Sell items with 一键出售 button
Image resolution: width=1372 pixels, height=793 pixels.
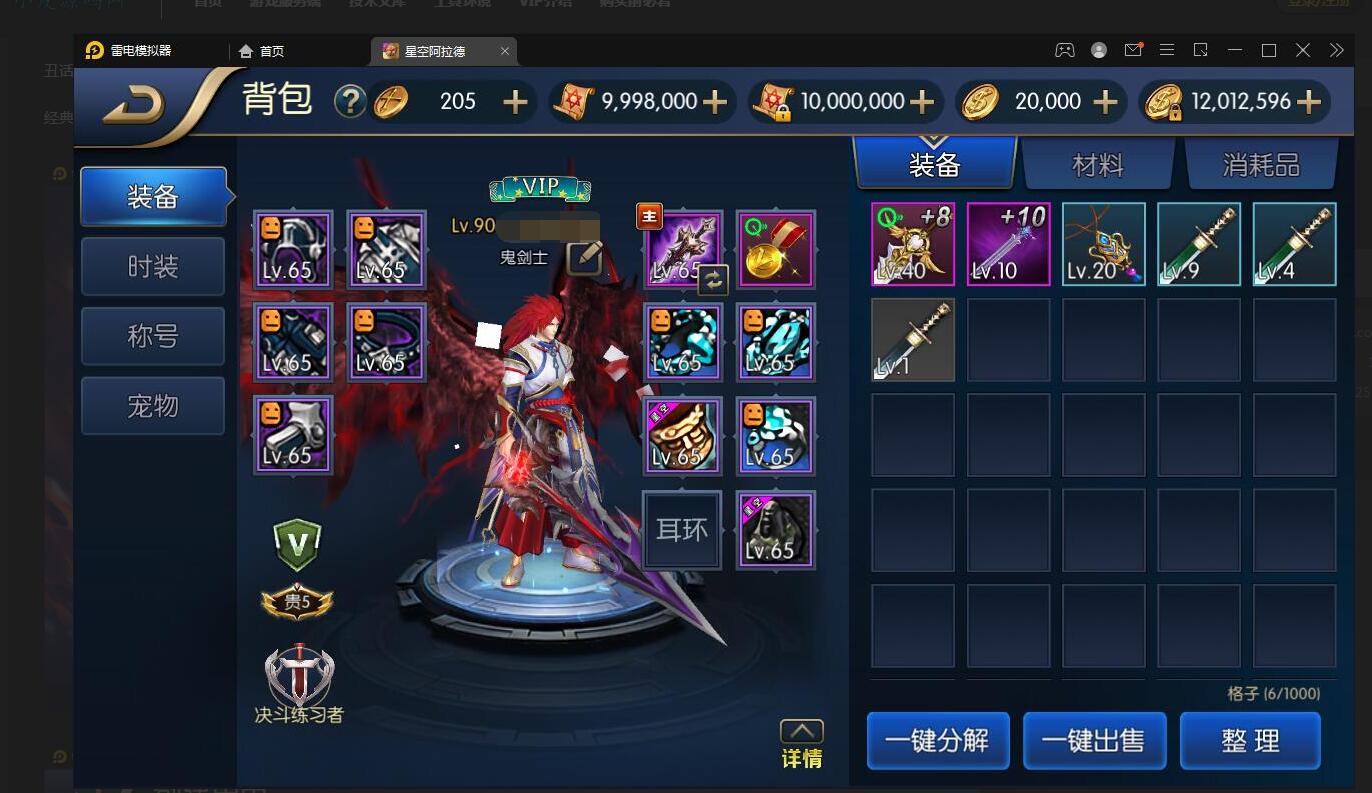[x=1093, y=741]
